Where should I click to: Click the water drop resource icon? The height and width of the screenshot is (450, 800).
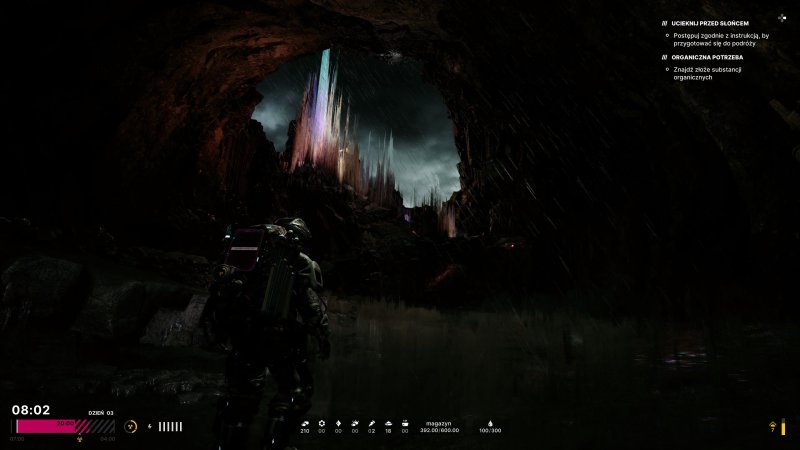tap(490, 423)
